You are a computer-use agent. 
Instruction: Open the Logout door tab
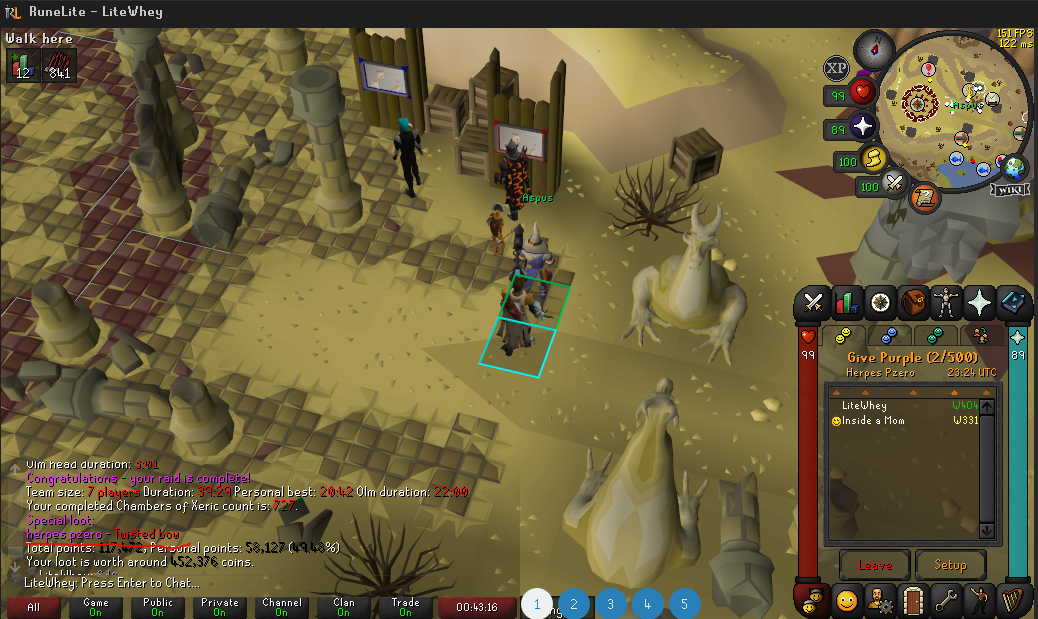[912, 601]
